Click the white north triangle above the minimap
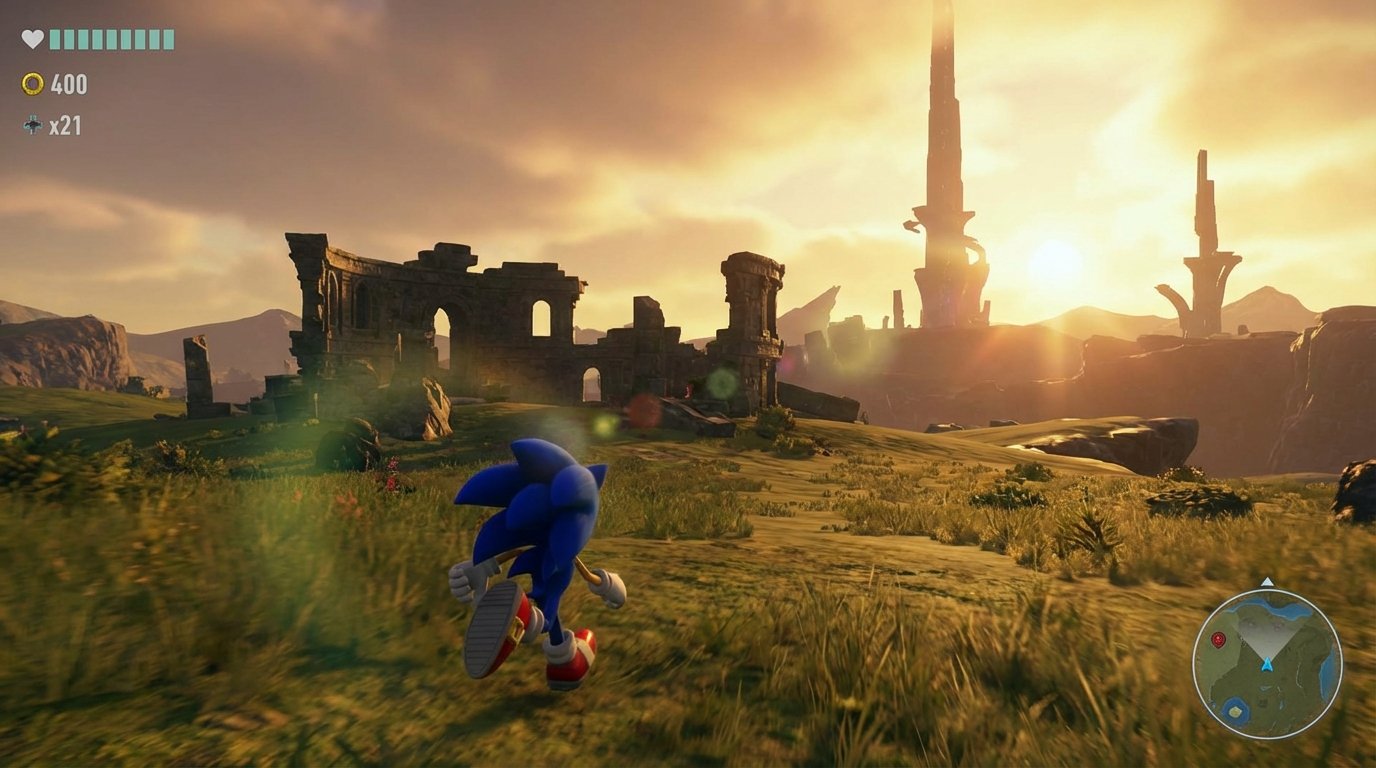This screenshot has height=768, width=1376. [1267, 581]
